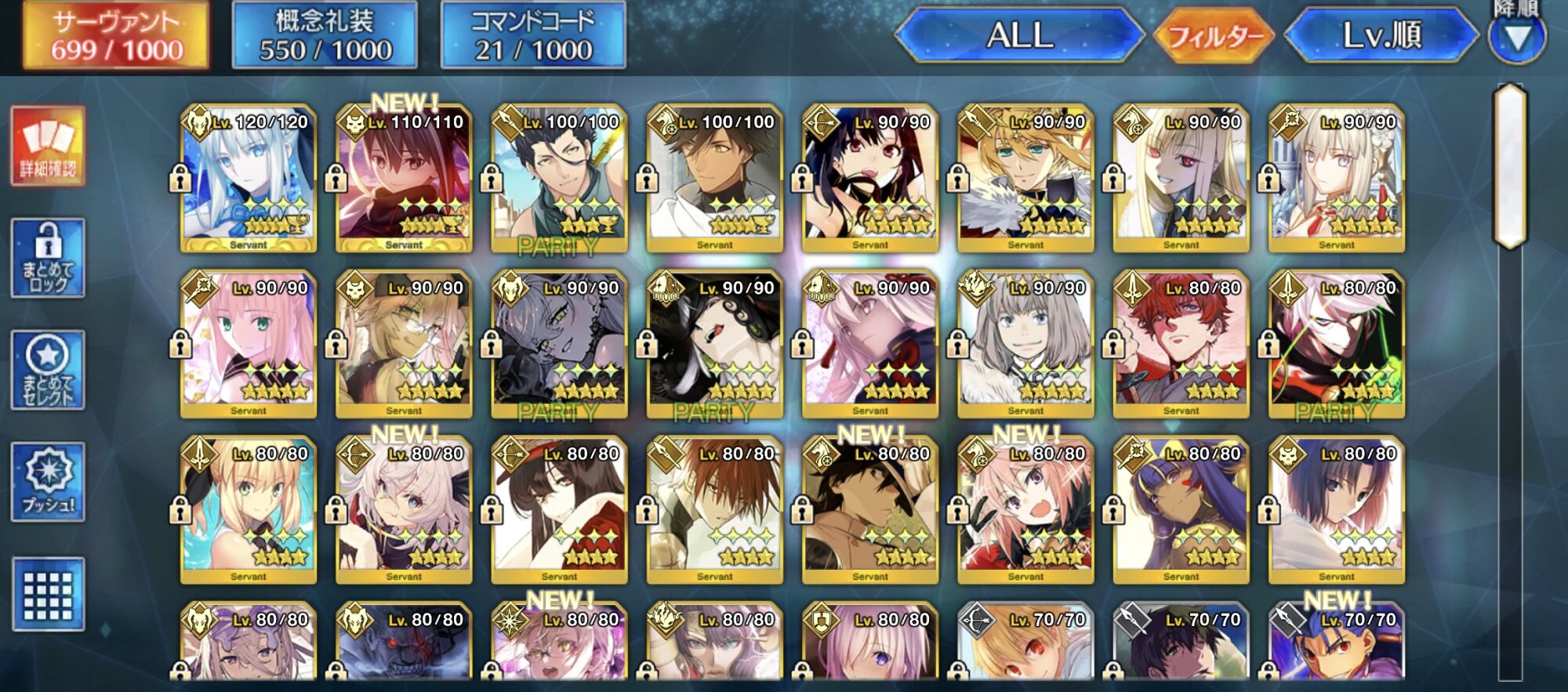
Task: Toggle the 降順 sort direction arrow
Action: pos(1517,38)
